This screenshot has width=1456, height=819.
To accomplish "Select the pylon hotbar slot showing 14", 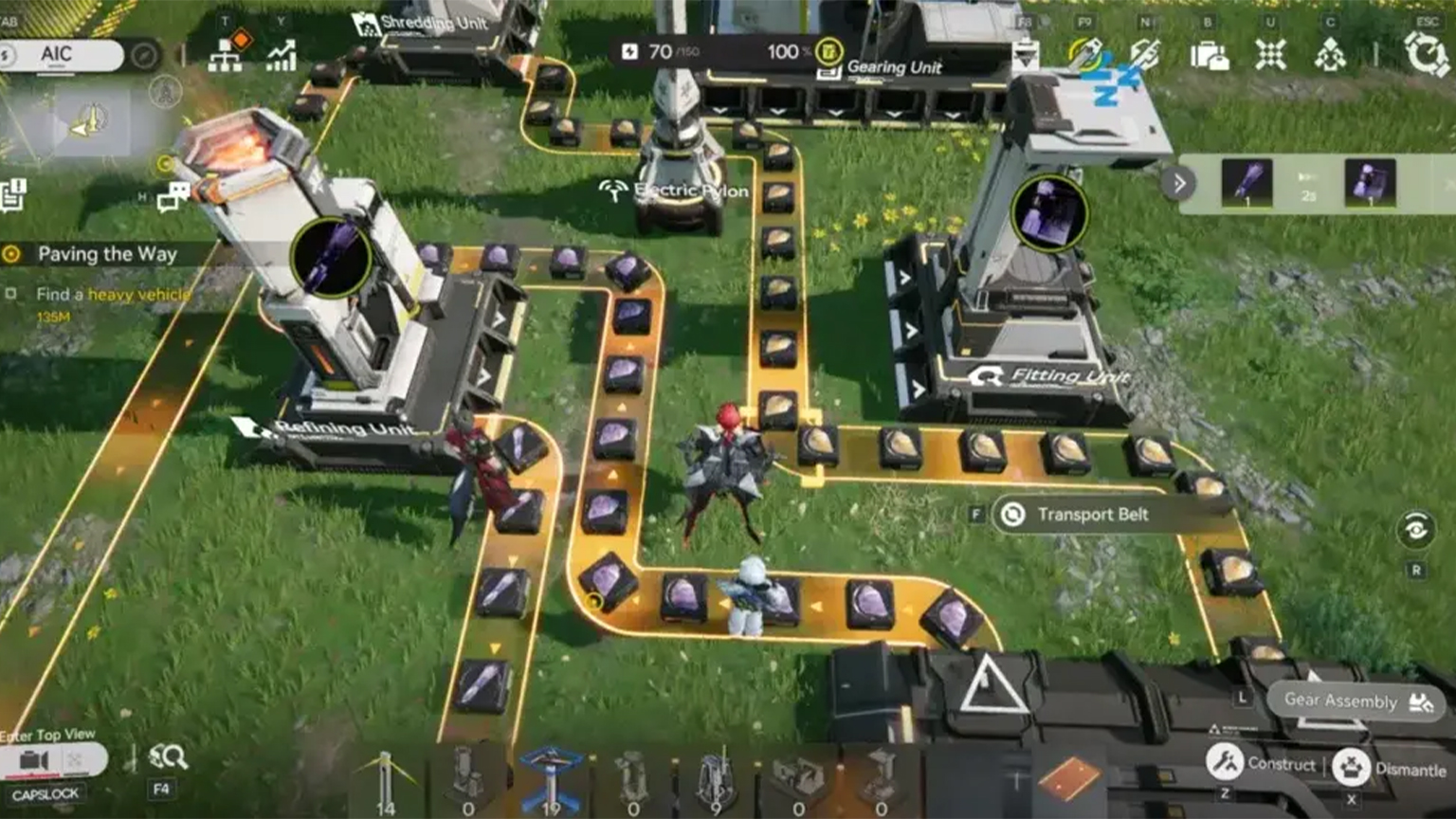I will (x=386, y=777).
